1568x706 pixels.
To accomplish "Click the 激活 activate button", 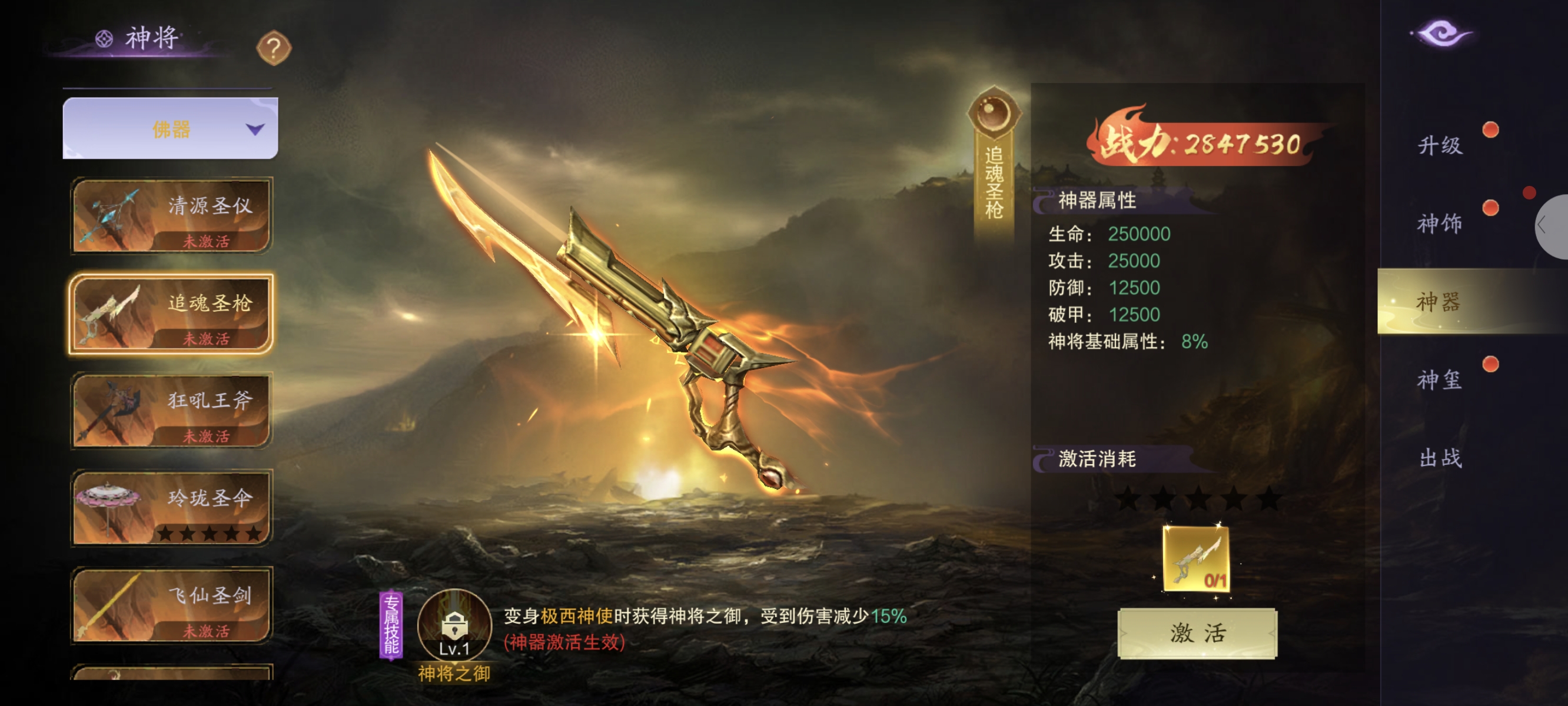I will (x=1197, y=634).
